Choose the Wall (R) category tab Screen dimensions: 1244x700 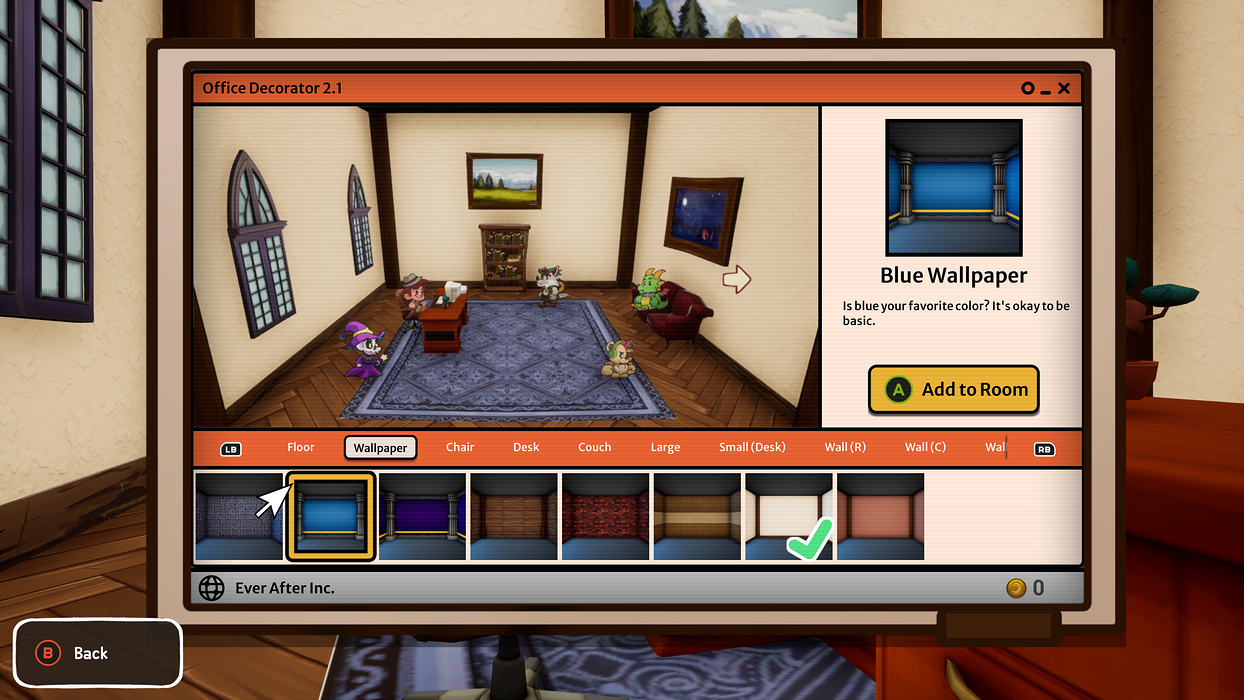click(x=845, y=447)
